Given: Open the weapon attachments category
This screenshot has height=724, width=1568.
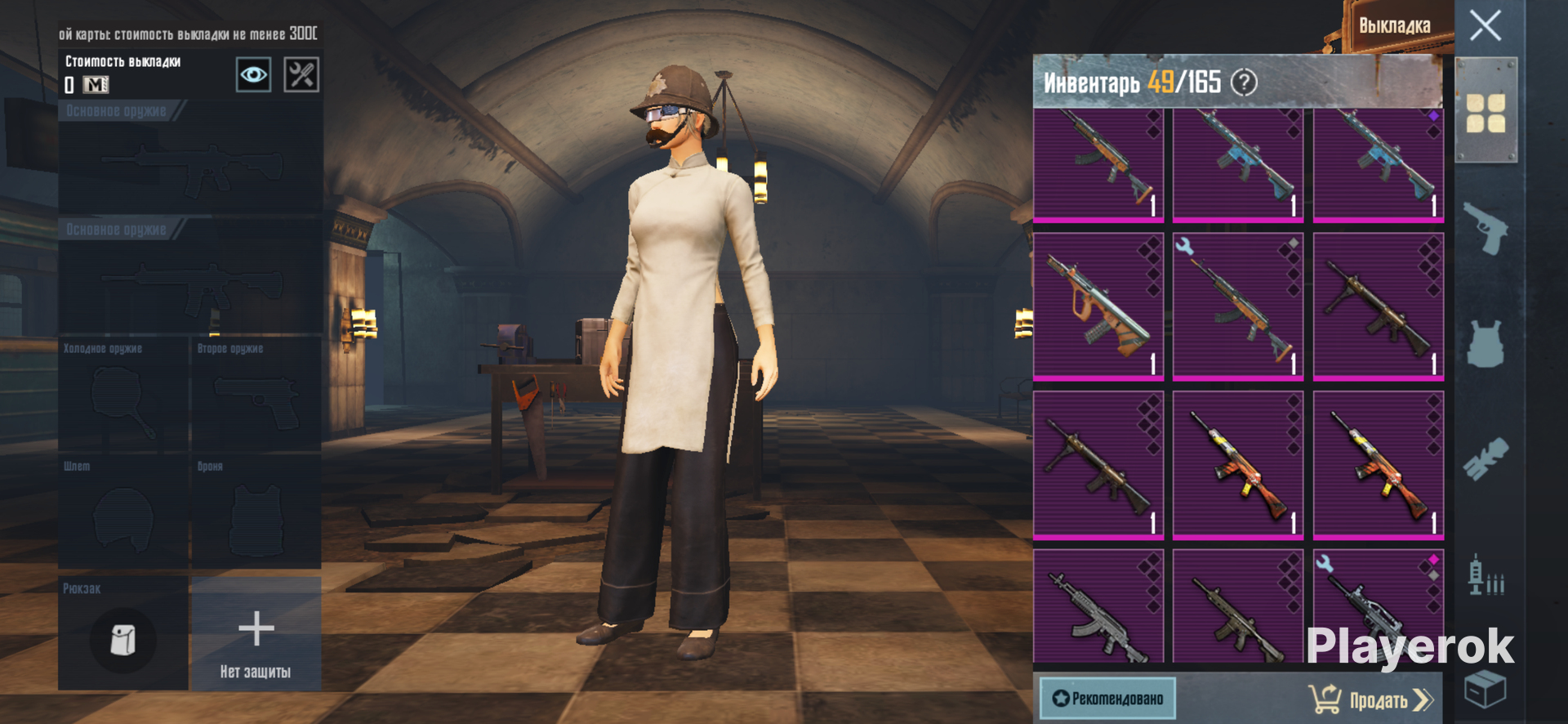Looking at the screenshot, I should tap(1486, 458).
